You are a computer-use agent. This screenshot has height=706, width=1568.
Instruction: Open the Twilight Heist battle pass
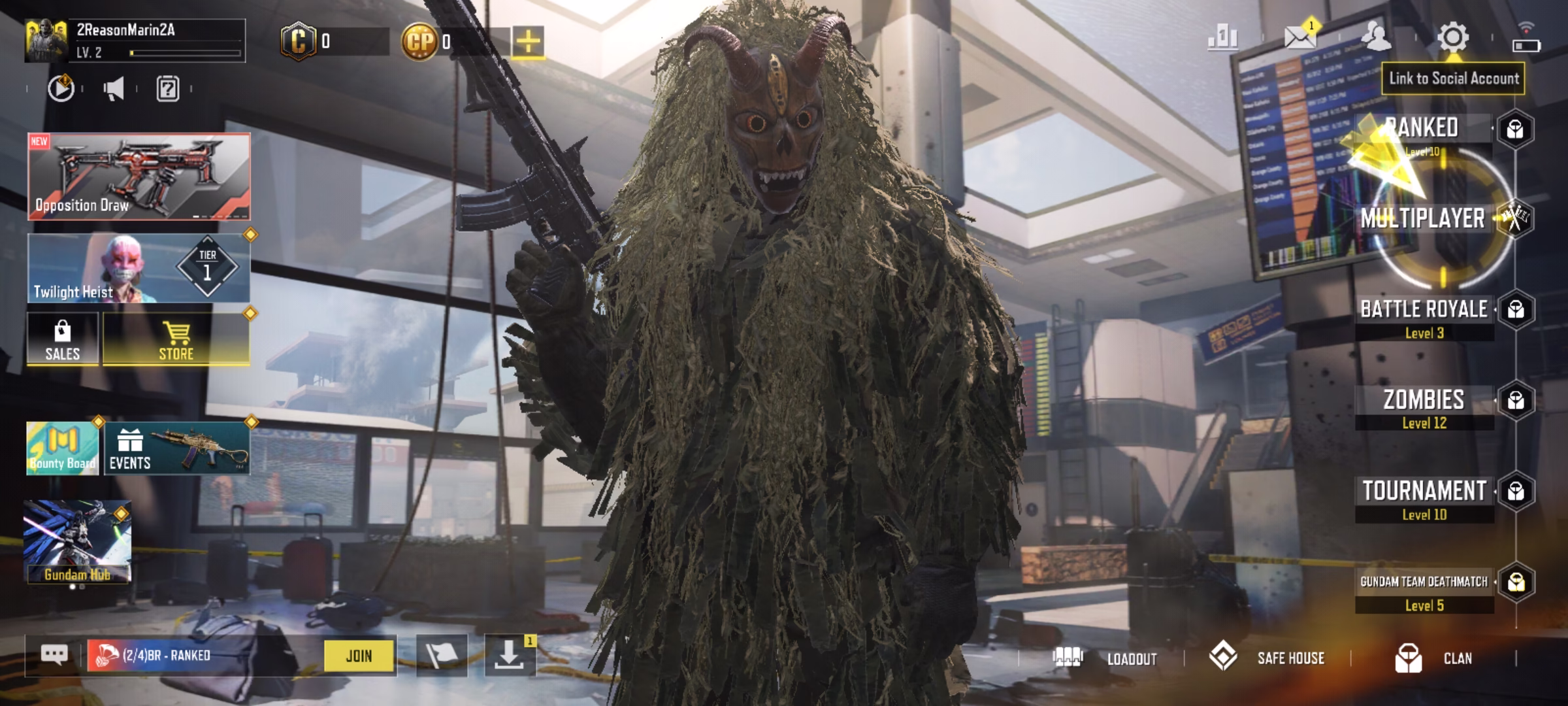139,268
